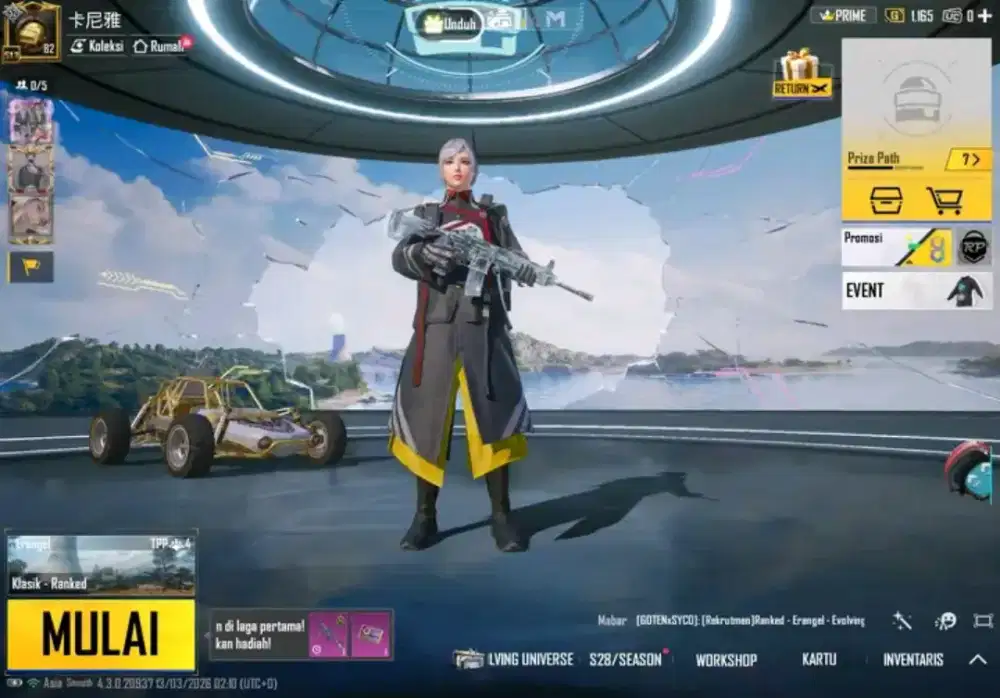Open the crate box icon
This screenshot has height=698, width=1000.
(886, 200)
